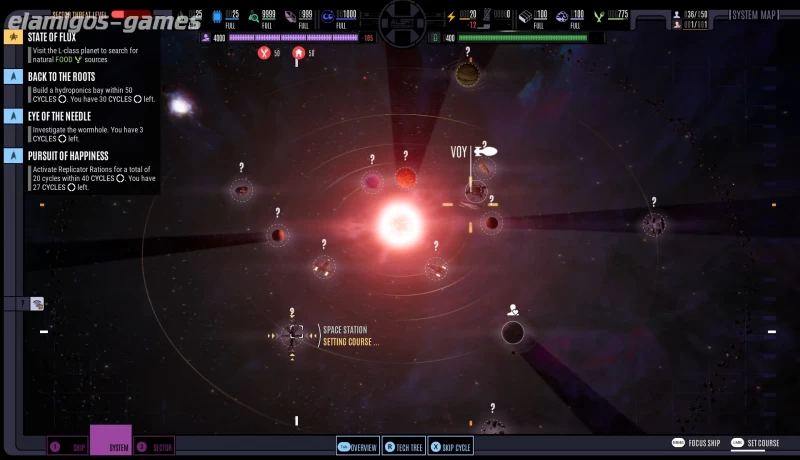Switch to the Sector view tab
The image size is (800, 460).
pos(155,447)
